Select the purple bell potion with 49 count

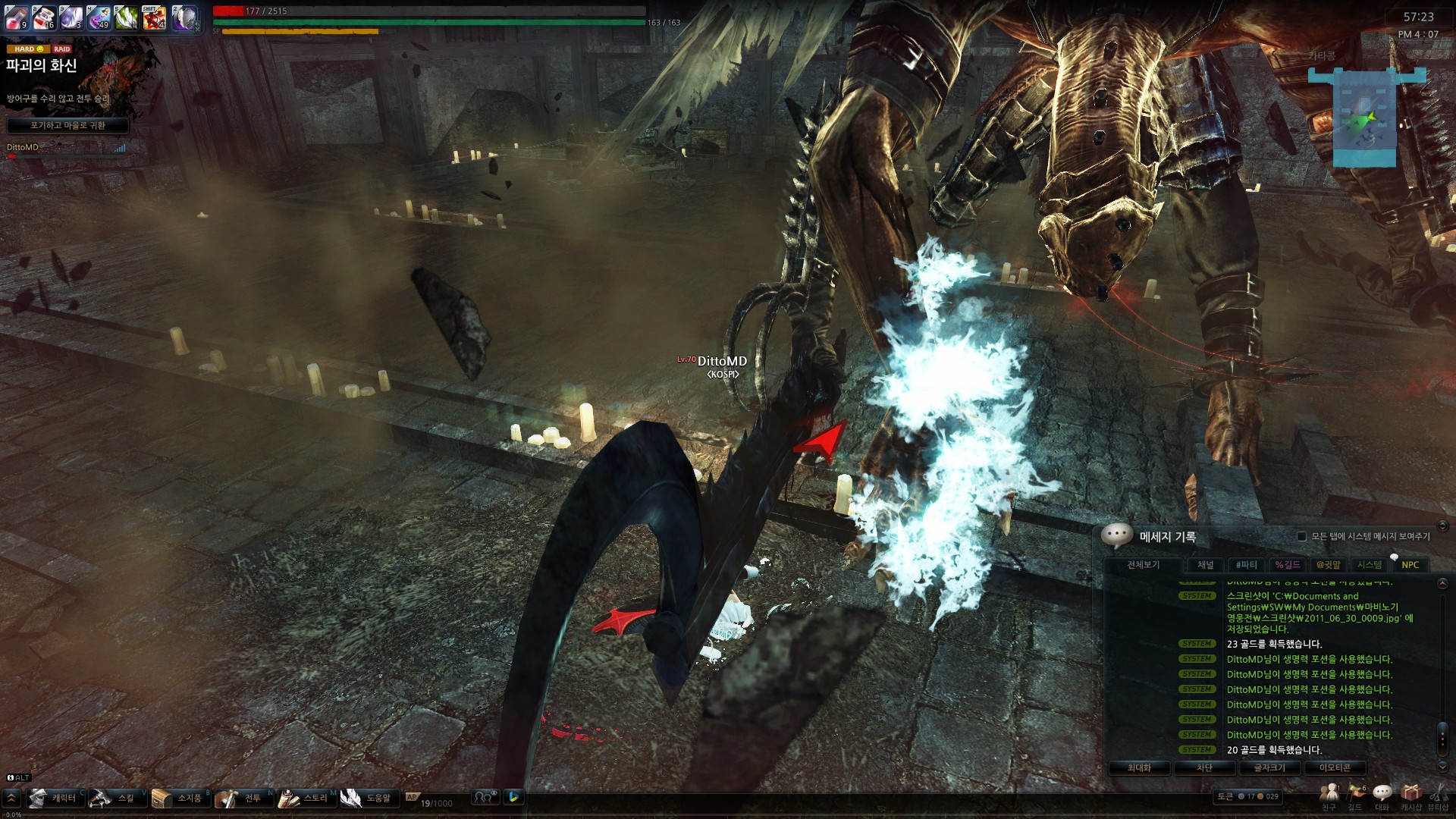(x=99, y=17)
